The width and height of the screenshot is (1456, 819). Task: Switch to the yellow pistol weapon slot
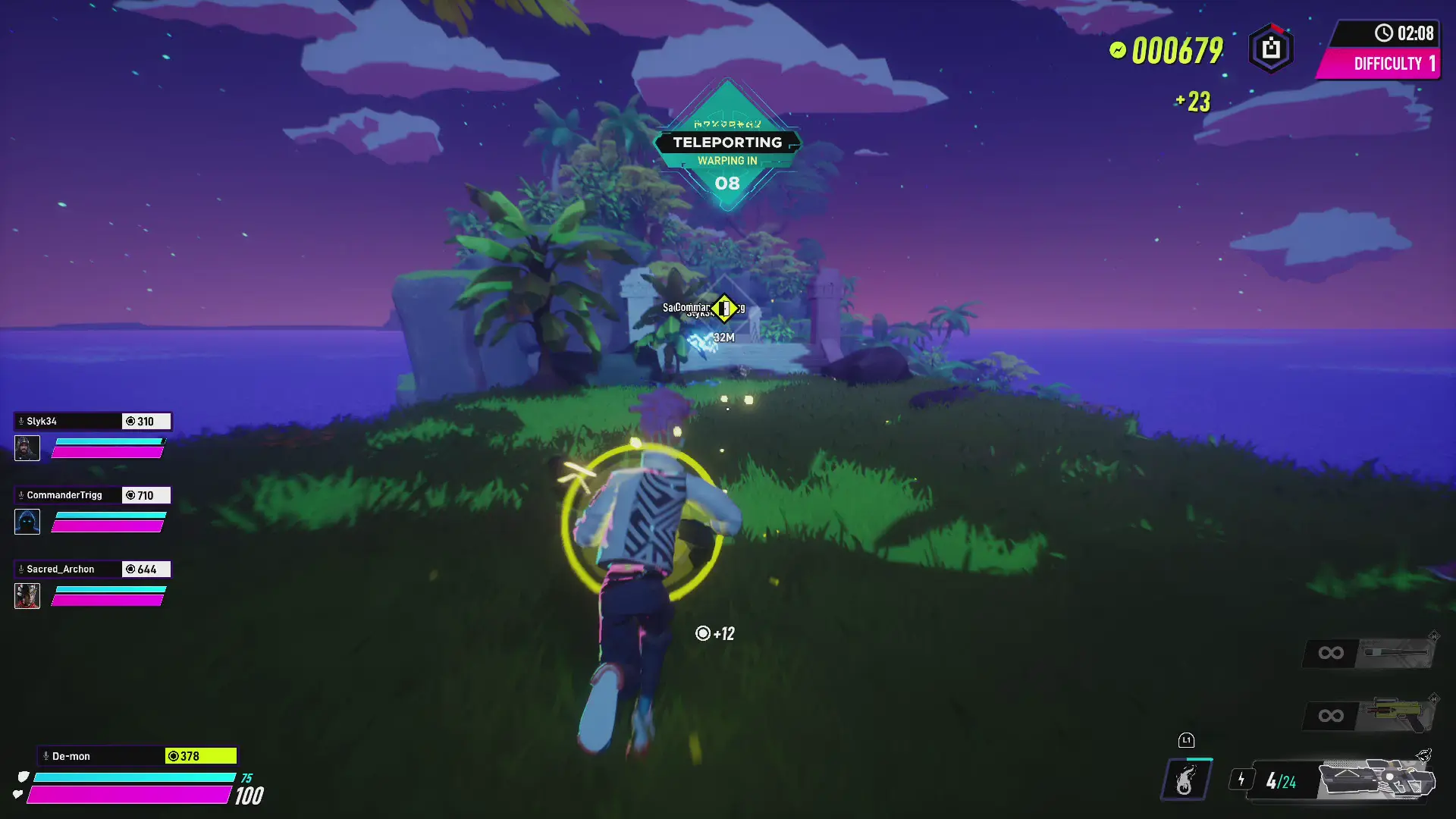(1397, 714)
